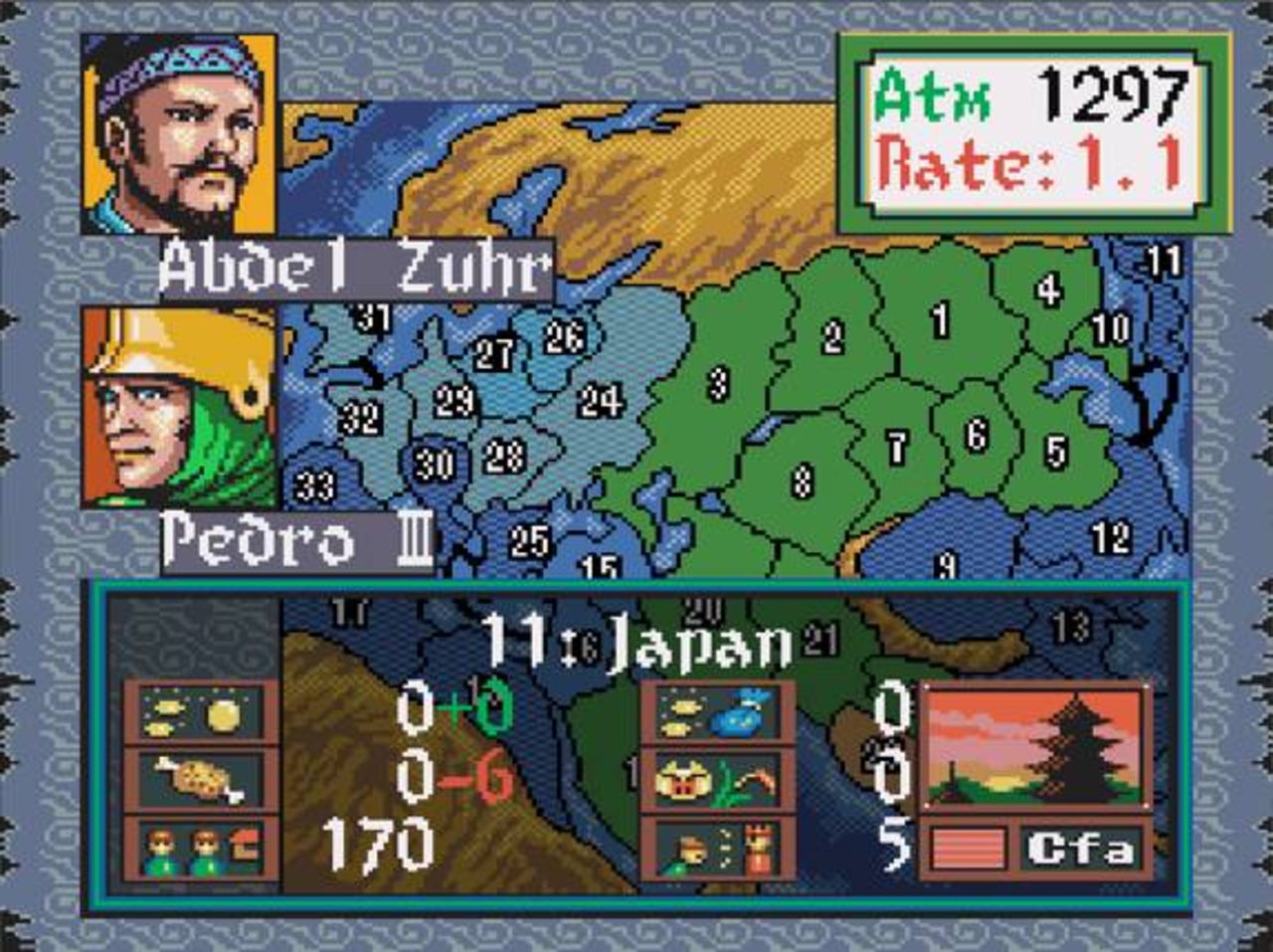This screenshot has height=952, width=1273.
Task: Select Pedro III's portrait
Action: point(179,408)
